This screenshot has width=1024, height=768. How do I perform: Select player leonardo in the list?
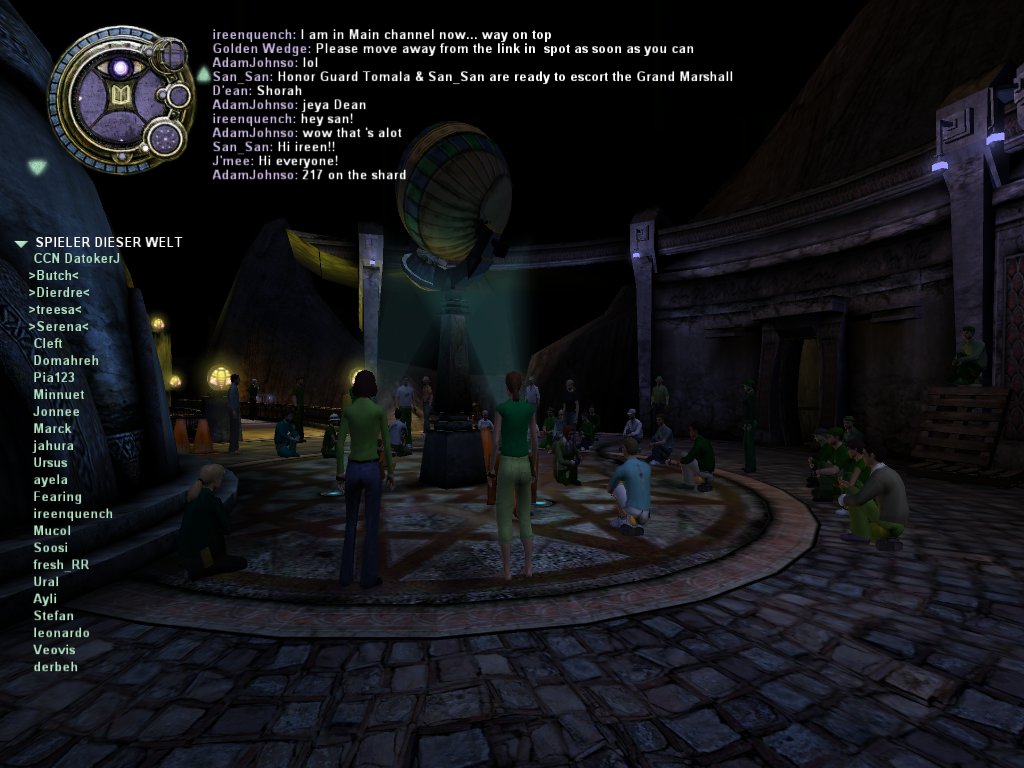click(x=61, y=633)
